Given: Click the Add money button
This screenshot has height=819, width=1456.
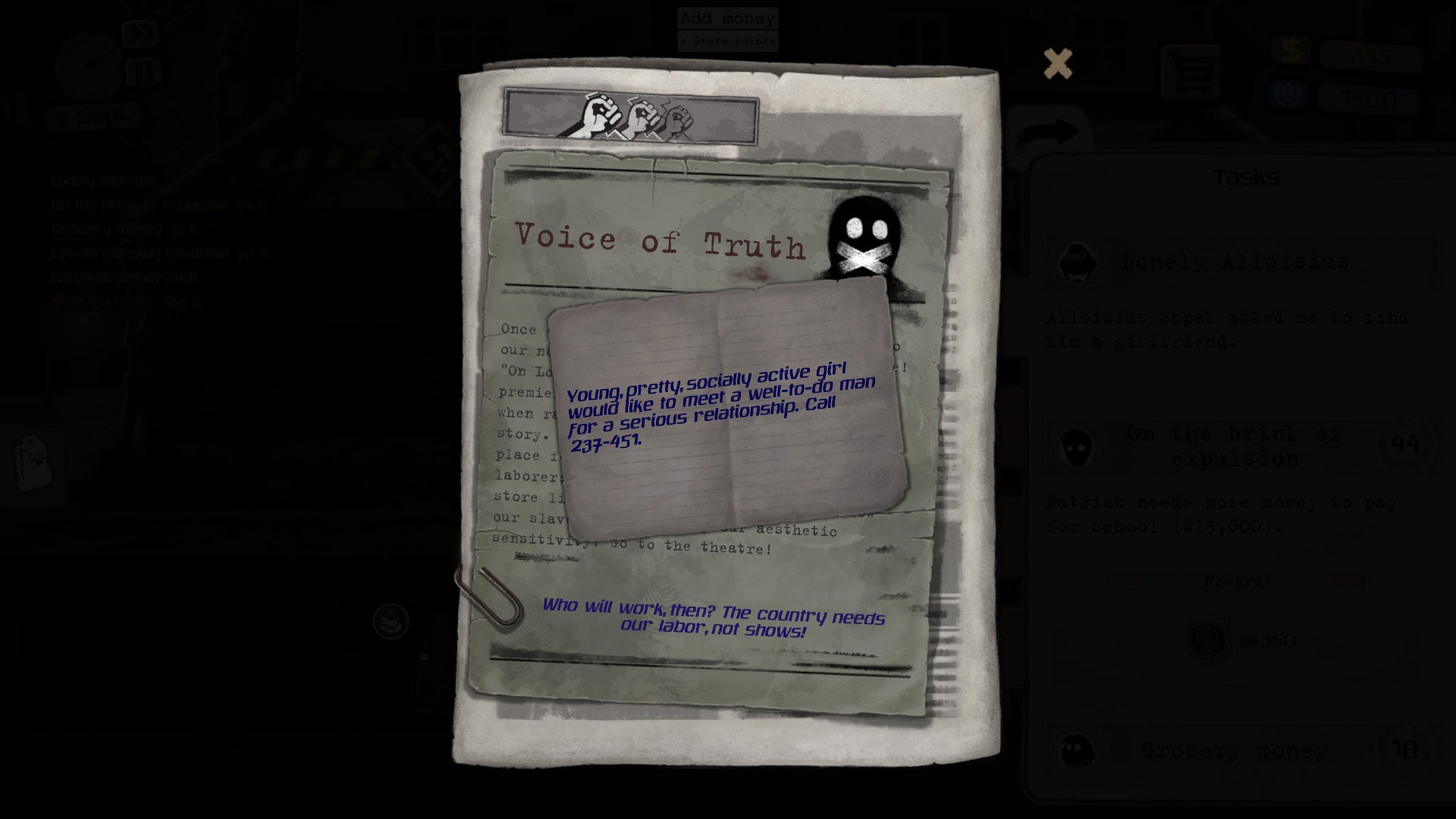Looking at the screenshot, I should click(x=727, y=18).
